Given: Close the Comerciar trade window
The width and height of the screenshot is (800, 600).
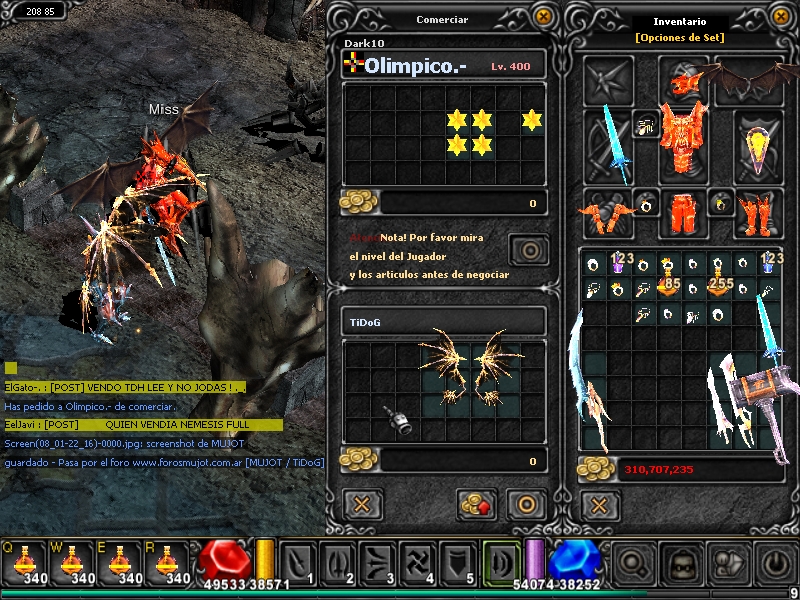Looking at the screenshot, I should coord(543,16).
